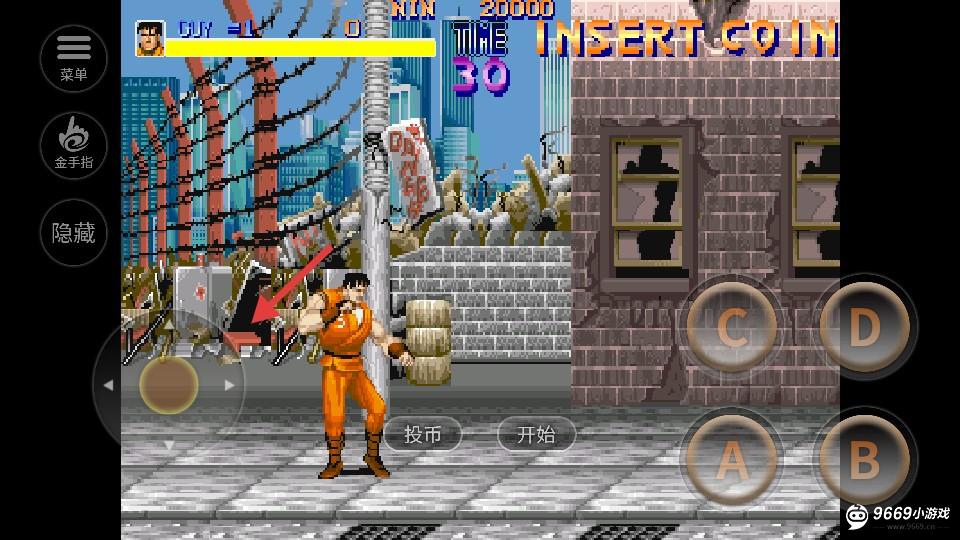Tap the 投币 insert coin button
Image resolution: width=960 pixels, height=540 pixels.
[423, 434]
